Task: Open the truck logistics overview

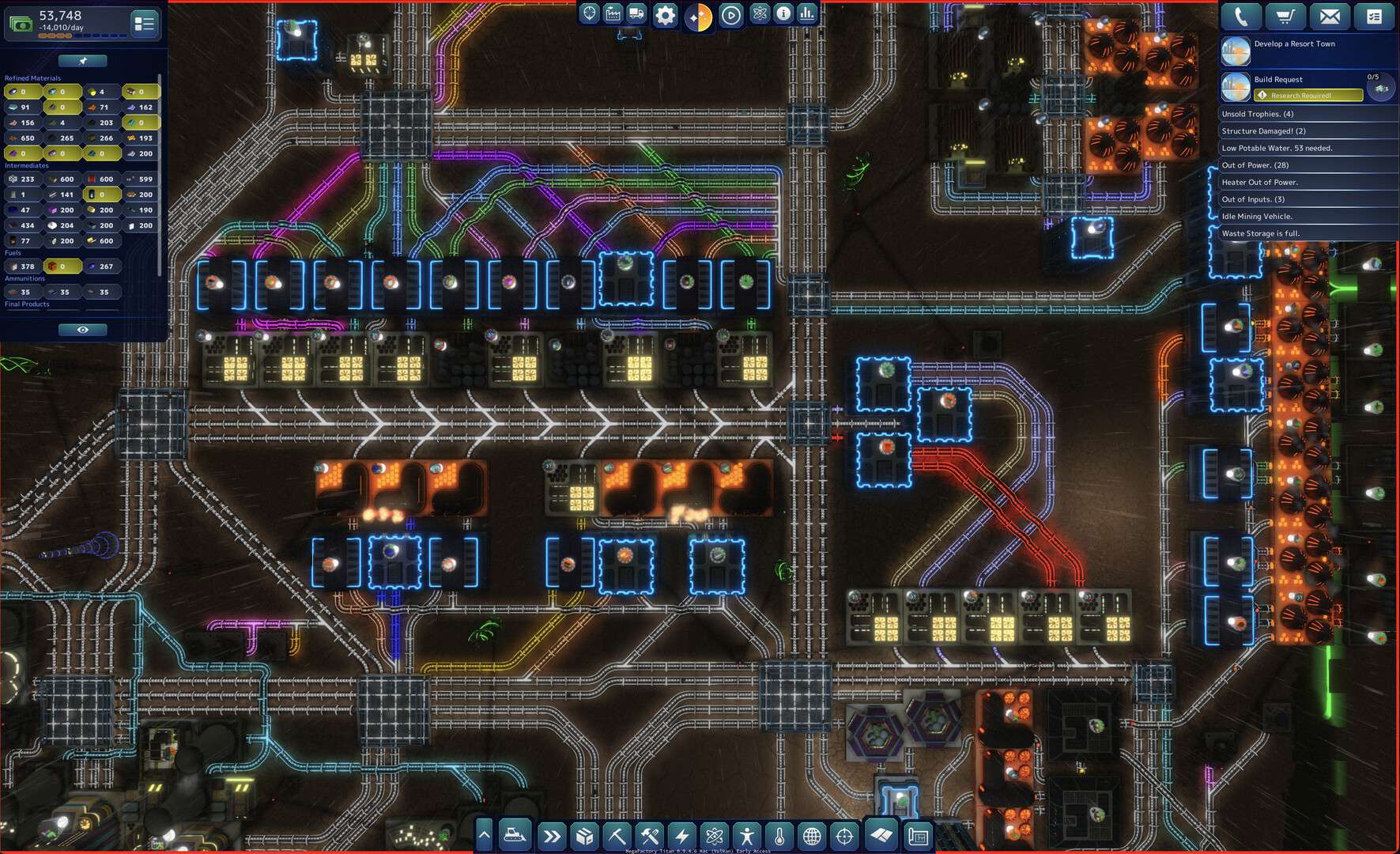Action: (x=636, y=13)
